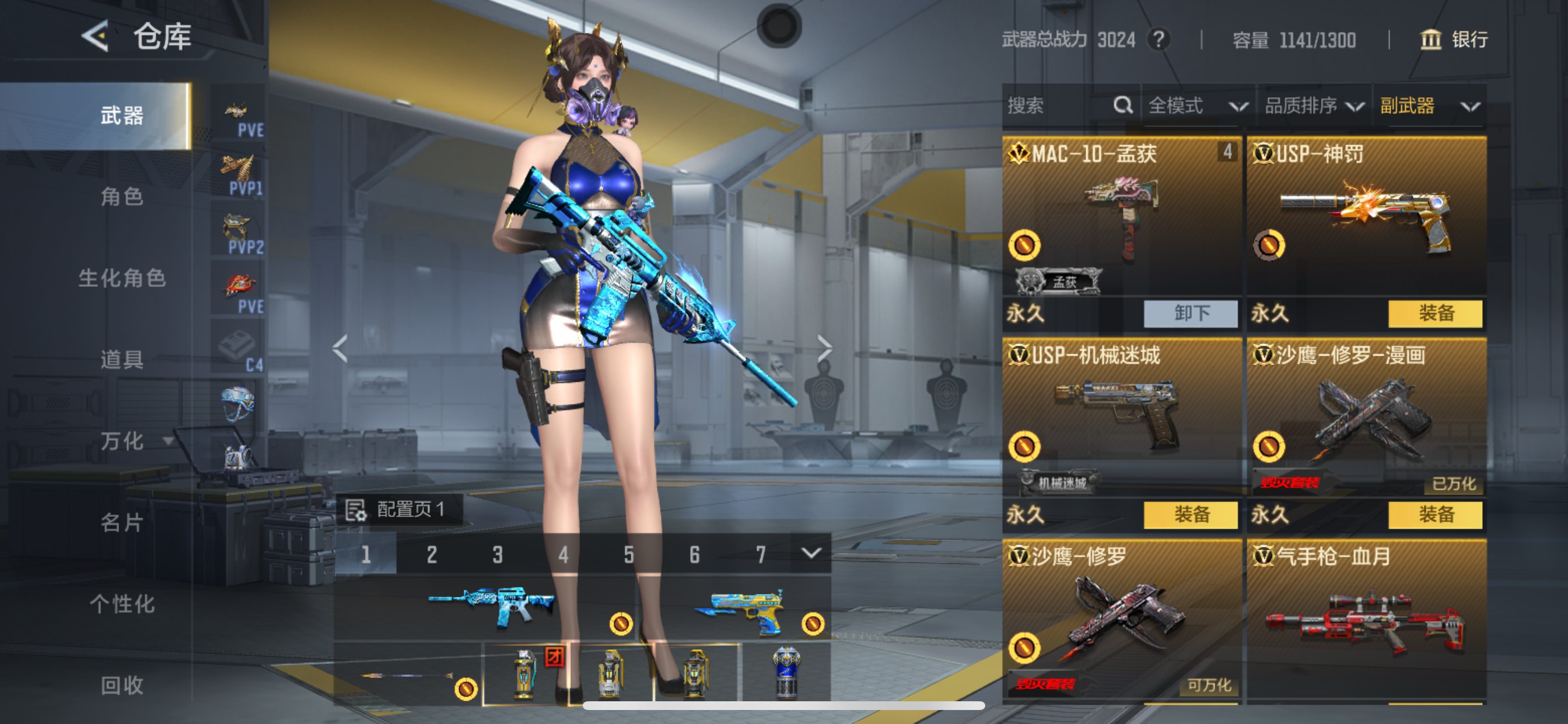This screenshot has width=1568, height=724.
Task: Go back from the 仓库 warehouse screen
Action: (96, 36)
